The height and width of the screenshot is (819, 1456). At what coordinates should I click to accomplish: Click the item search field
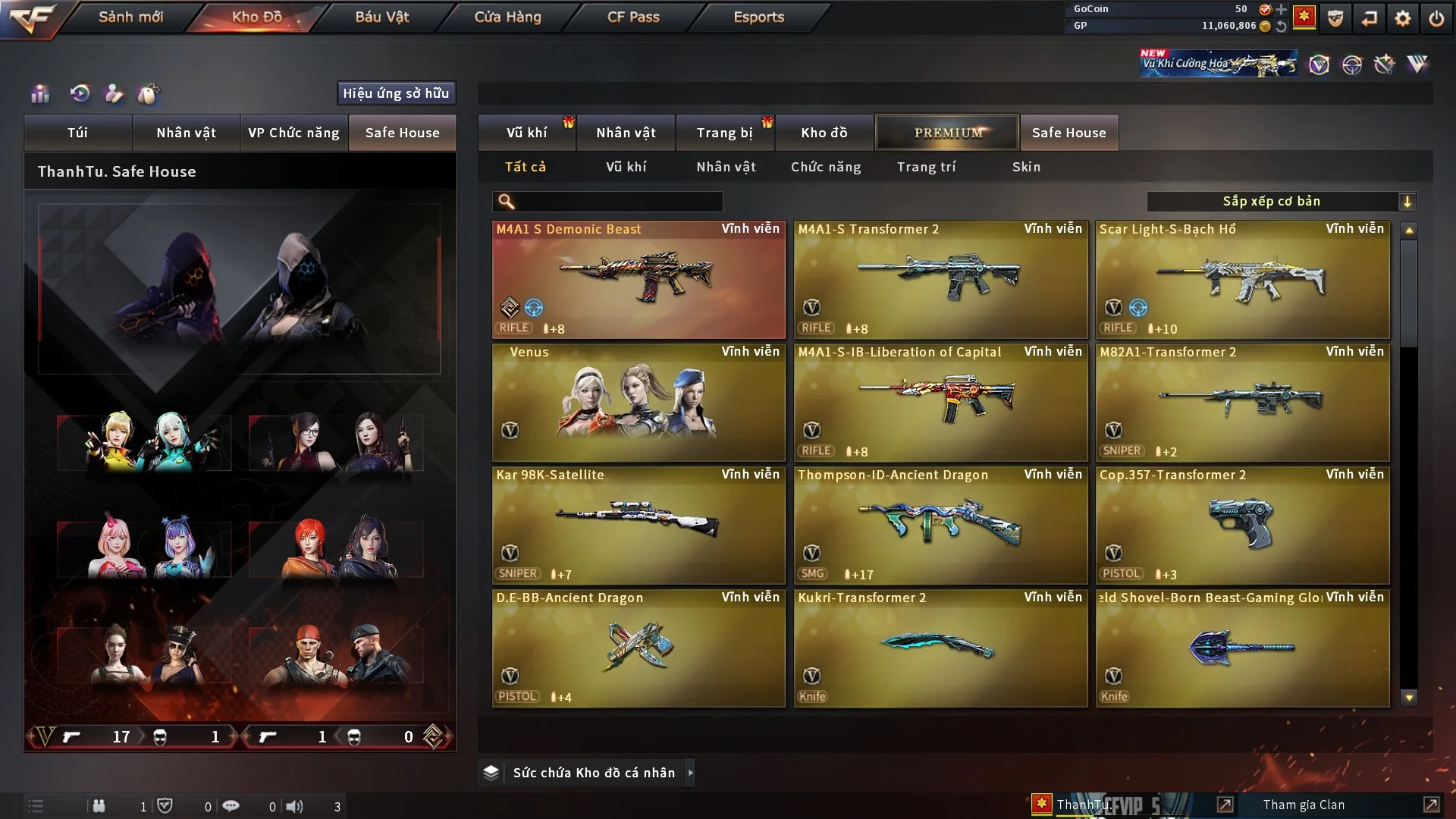coord(618,202)
